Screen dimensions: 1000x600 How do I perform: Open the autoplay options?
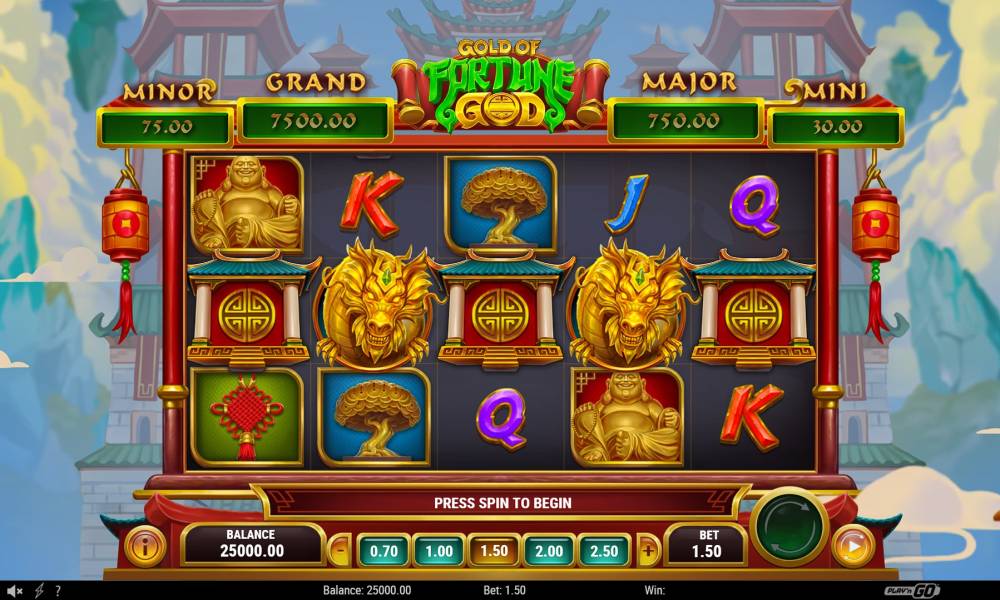pyautogui.click(x=852, y=547)
